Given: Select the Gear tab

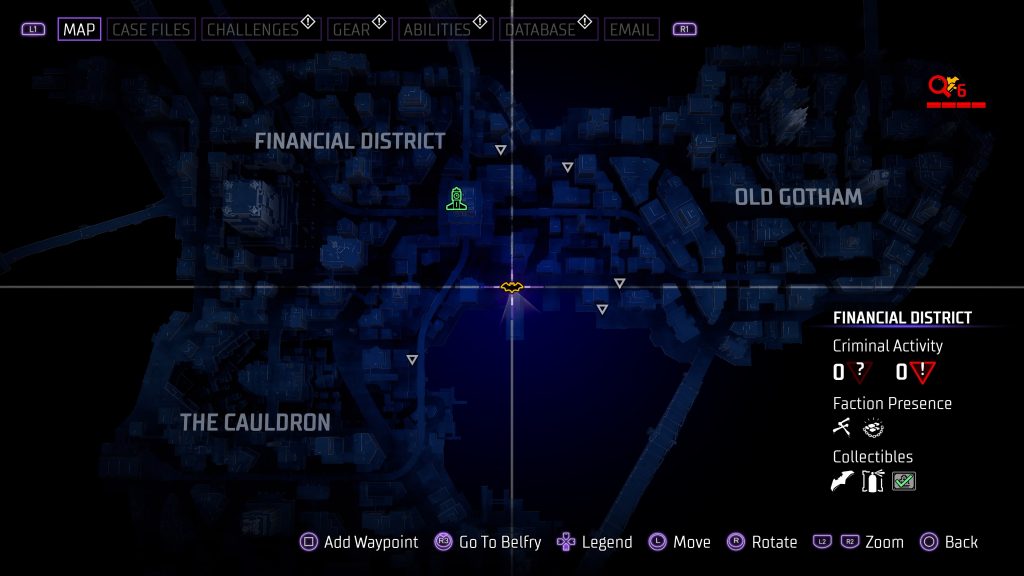Looking at the screenshot, I should tap(351, 29).
